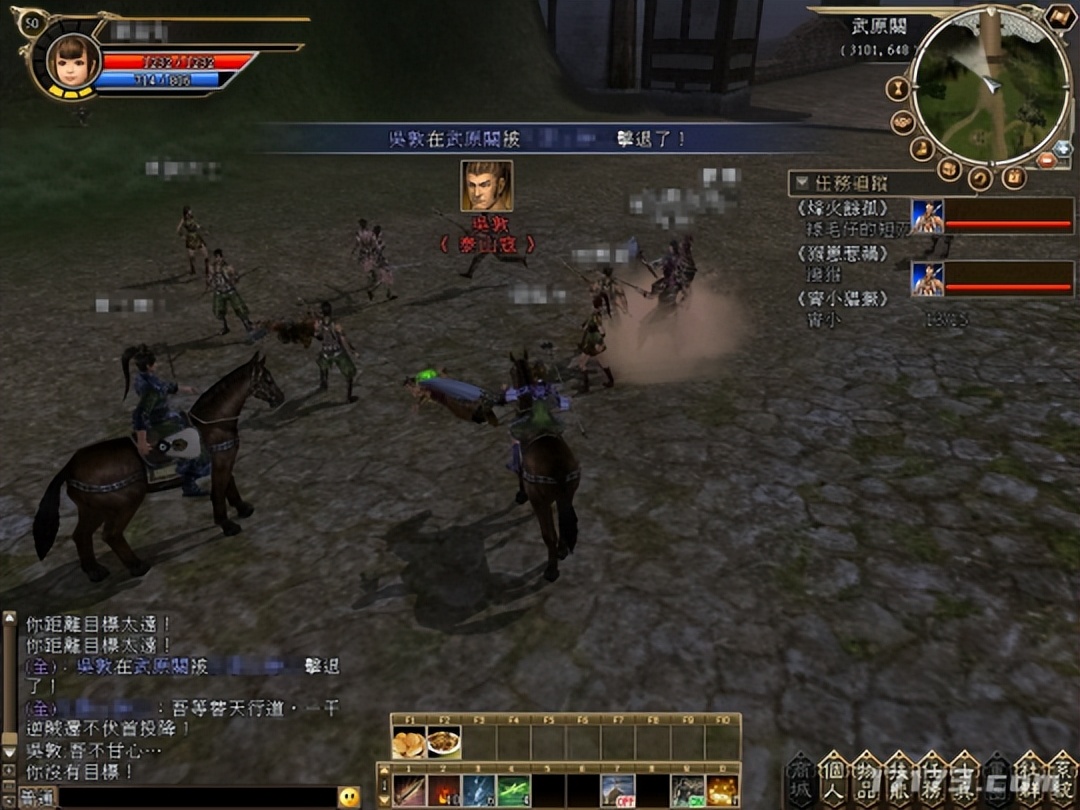Image resolution: width=1080 pixels, height=810 pixels.
Task: Open the emoji smiley picker
Action: pyautogui.click(x=349, y=797)
